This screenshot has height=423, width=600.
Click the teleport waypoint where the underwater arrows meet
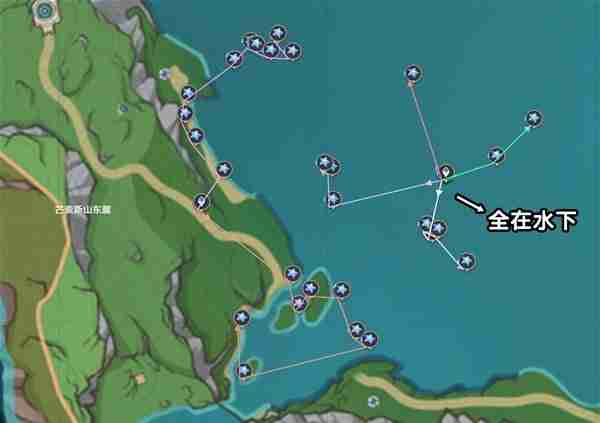446,172
